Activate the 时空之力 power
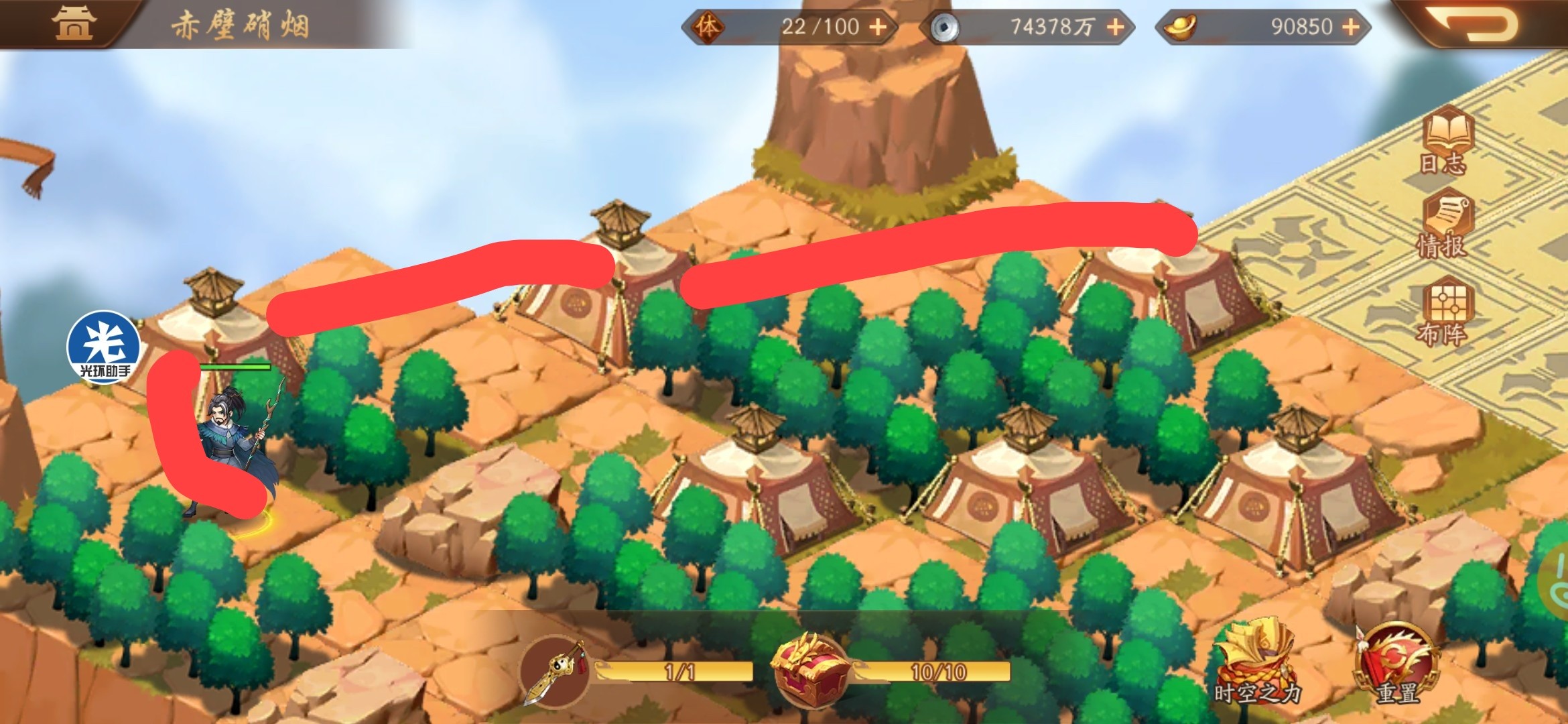The image size is (1568, 724). coord(1256,664)
